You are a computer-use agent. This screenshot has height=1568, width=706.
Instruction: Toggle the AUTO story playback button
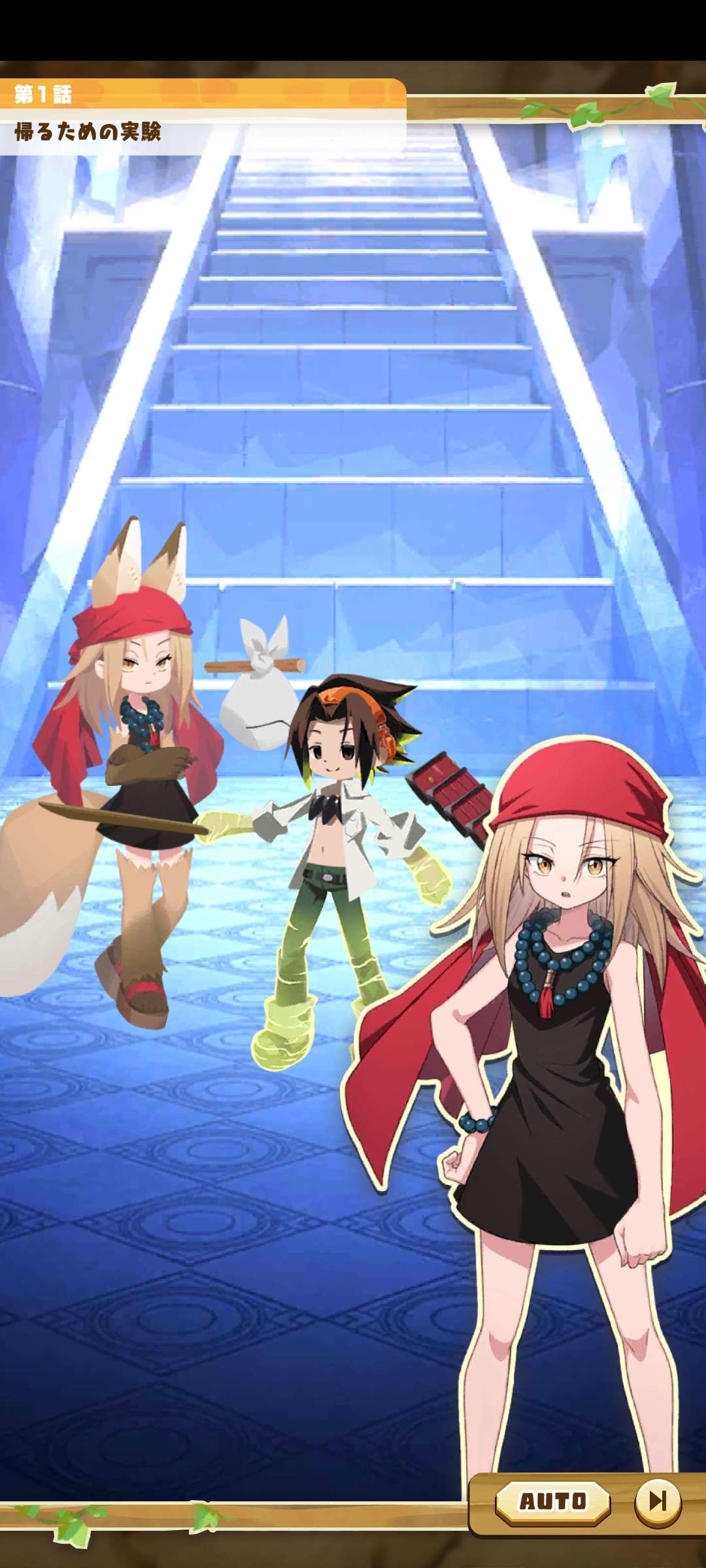[x=552, y=1501]
